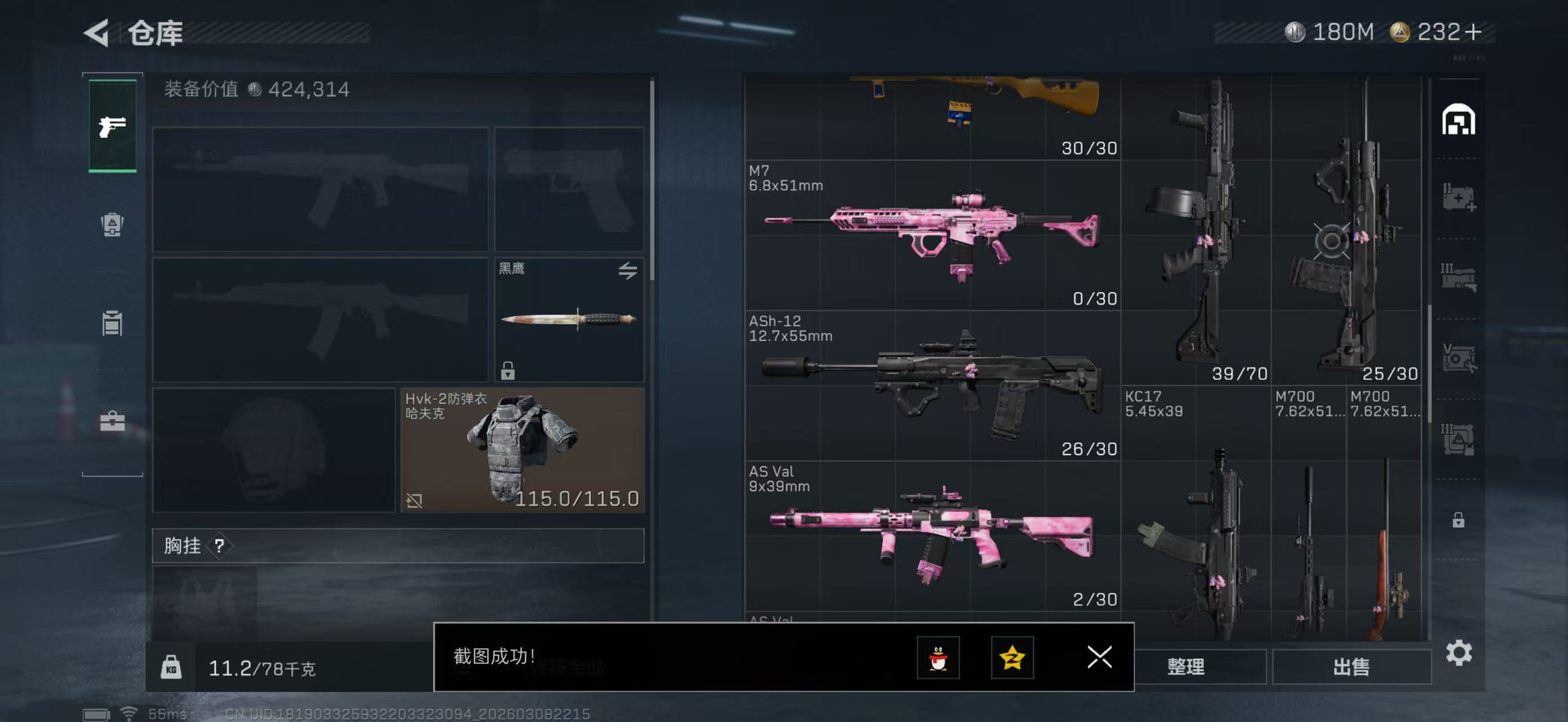Image resolution: width=1568 pixels, height=722 pixels.
Task: Open the 出售 sell option
Action: tap(1351, 667)
